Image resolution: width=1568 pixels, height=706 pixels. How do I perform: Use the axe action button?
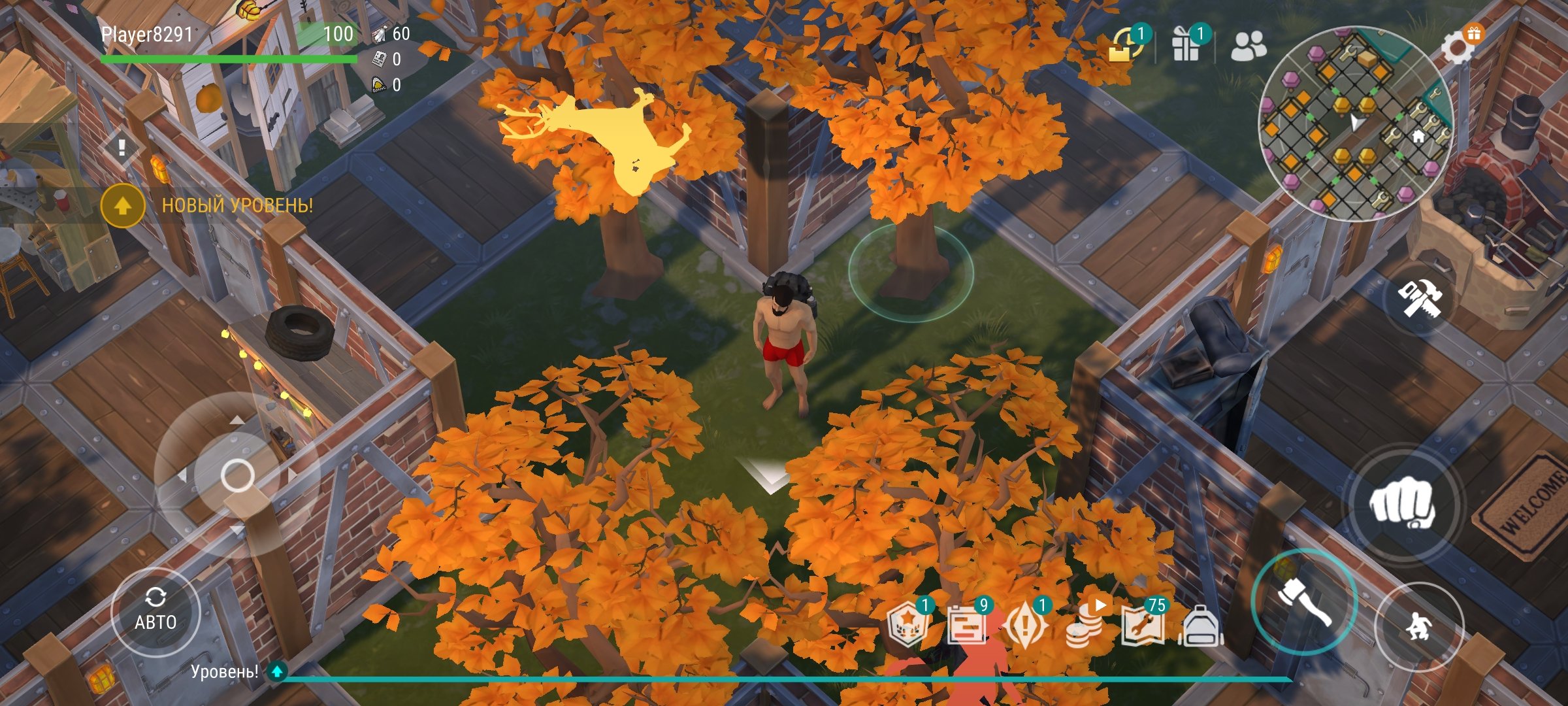[x=1304, y=601]
